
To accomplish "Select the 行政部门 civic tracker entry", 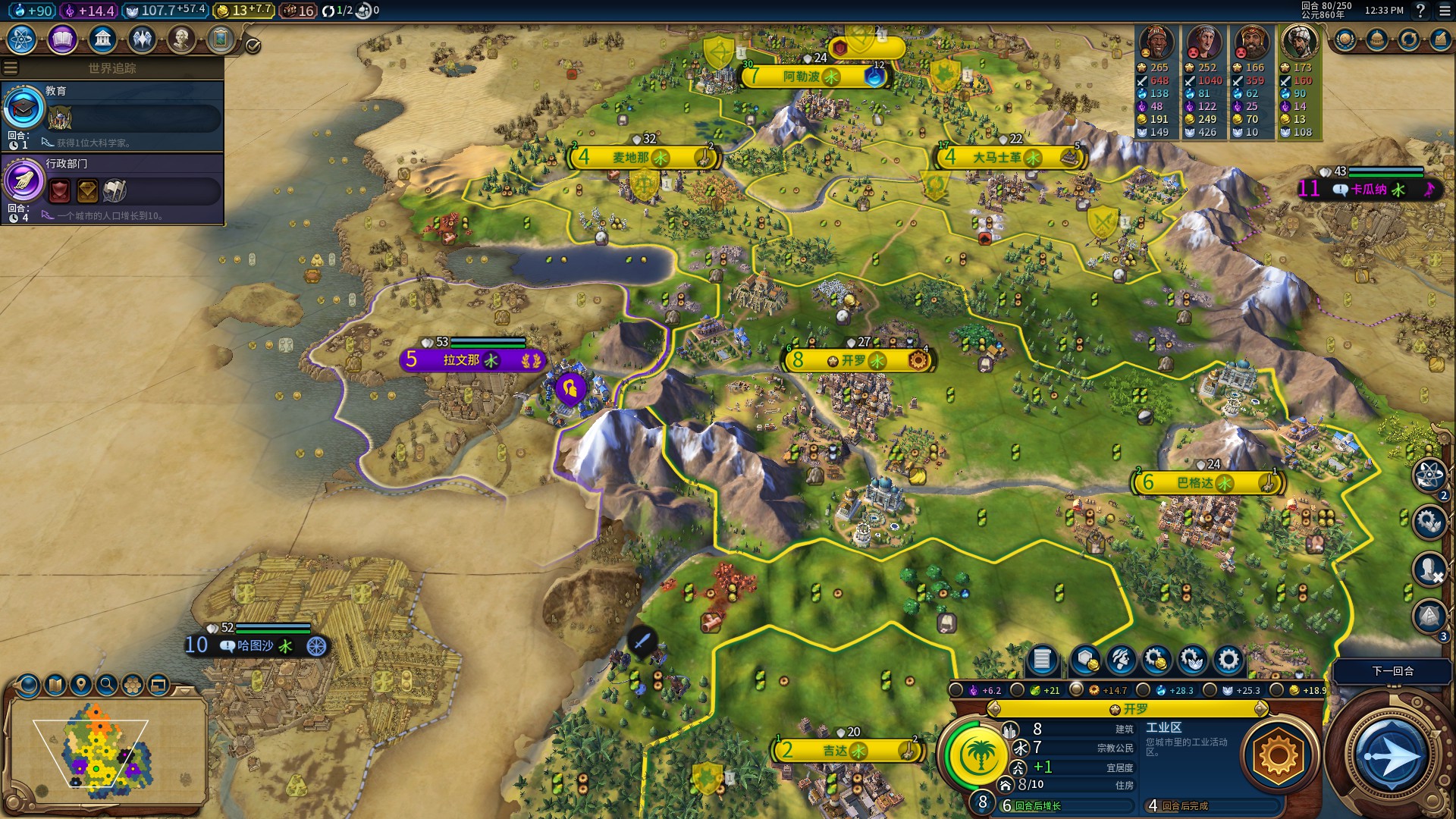I will click(112, 189).
